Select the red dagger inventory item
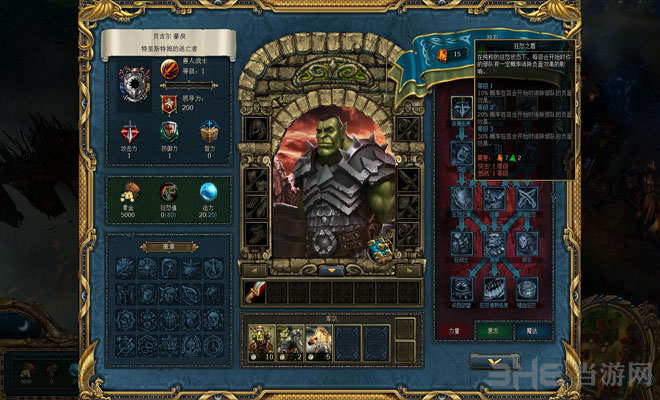 point(255,292)
